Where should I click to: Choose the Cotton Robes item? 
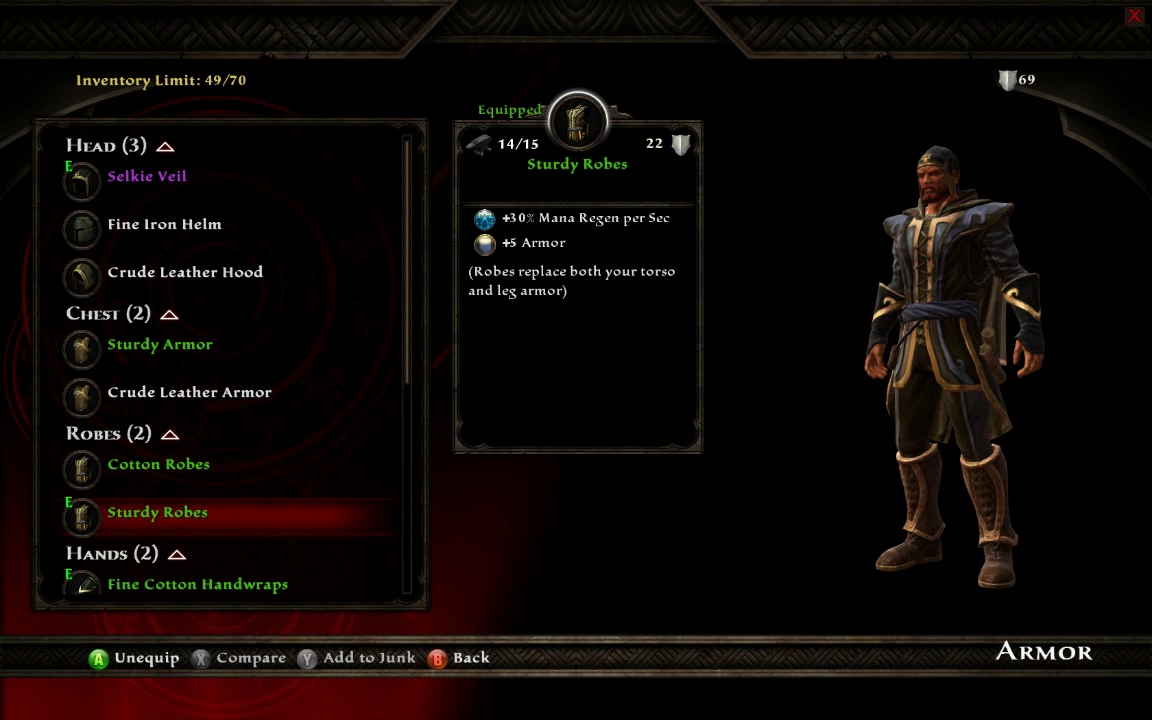(158, 465)
